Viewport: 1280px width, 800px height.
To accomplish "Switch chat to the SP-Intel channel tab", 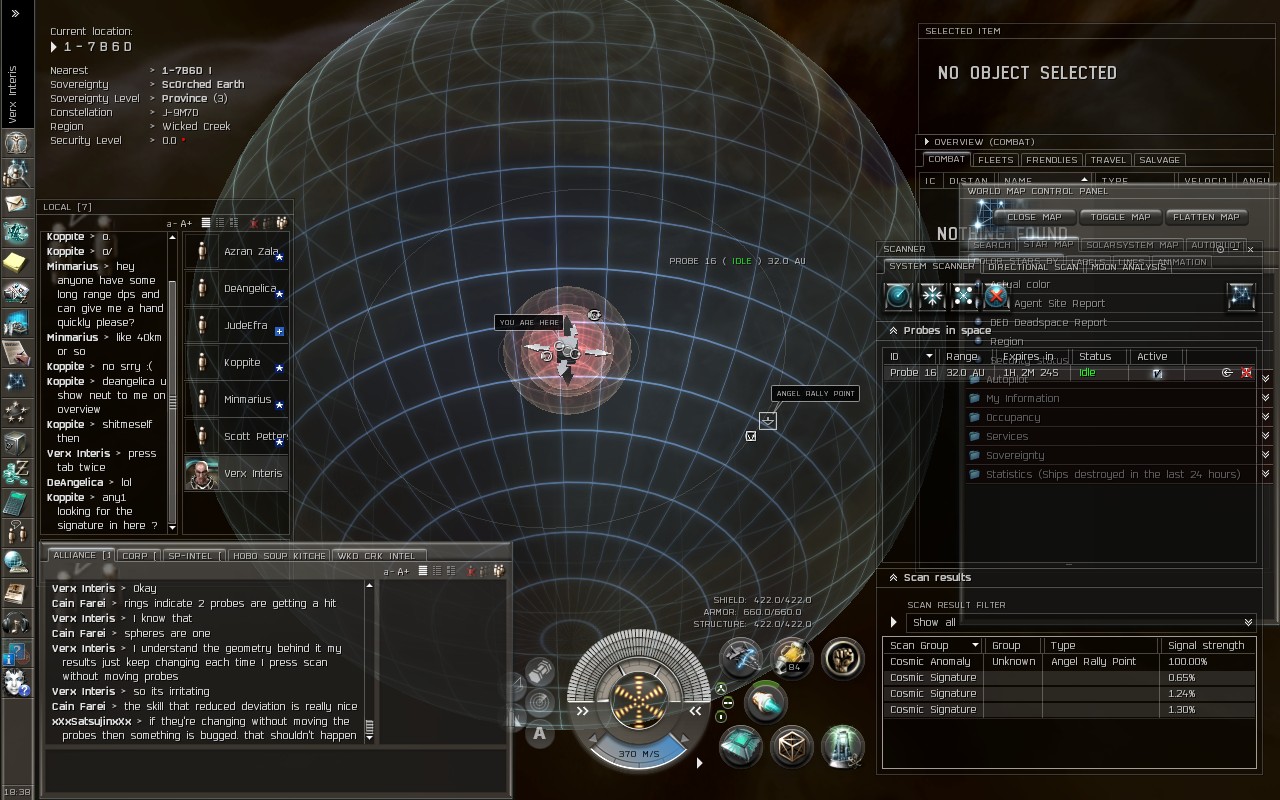I will click(190, 556).
